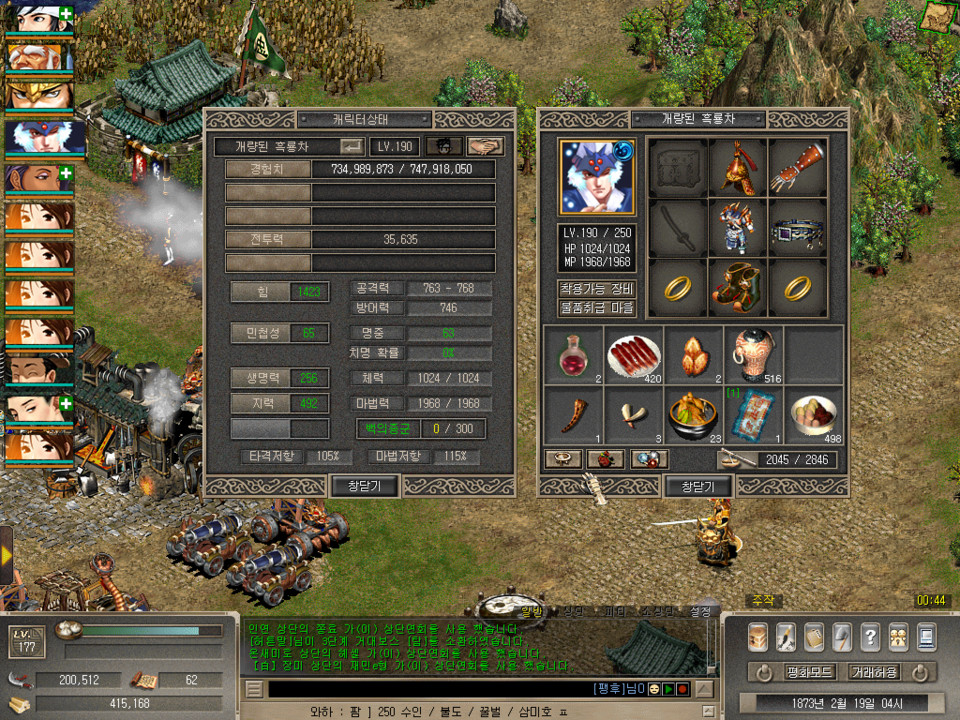The image size is (960, 720).
Task: Click the 물품취급 마을 button
Action: [597, 309]
